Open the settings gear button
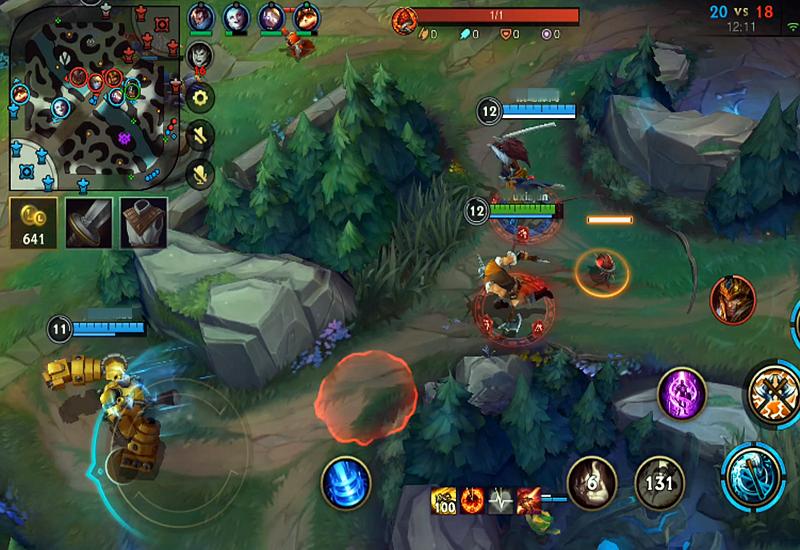This screenshot has height=550, width=800. pyautogui.click(x=201, y=97)
